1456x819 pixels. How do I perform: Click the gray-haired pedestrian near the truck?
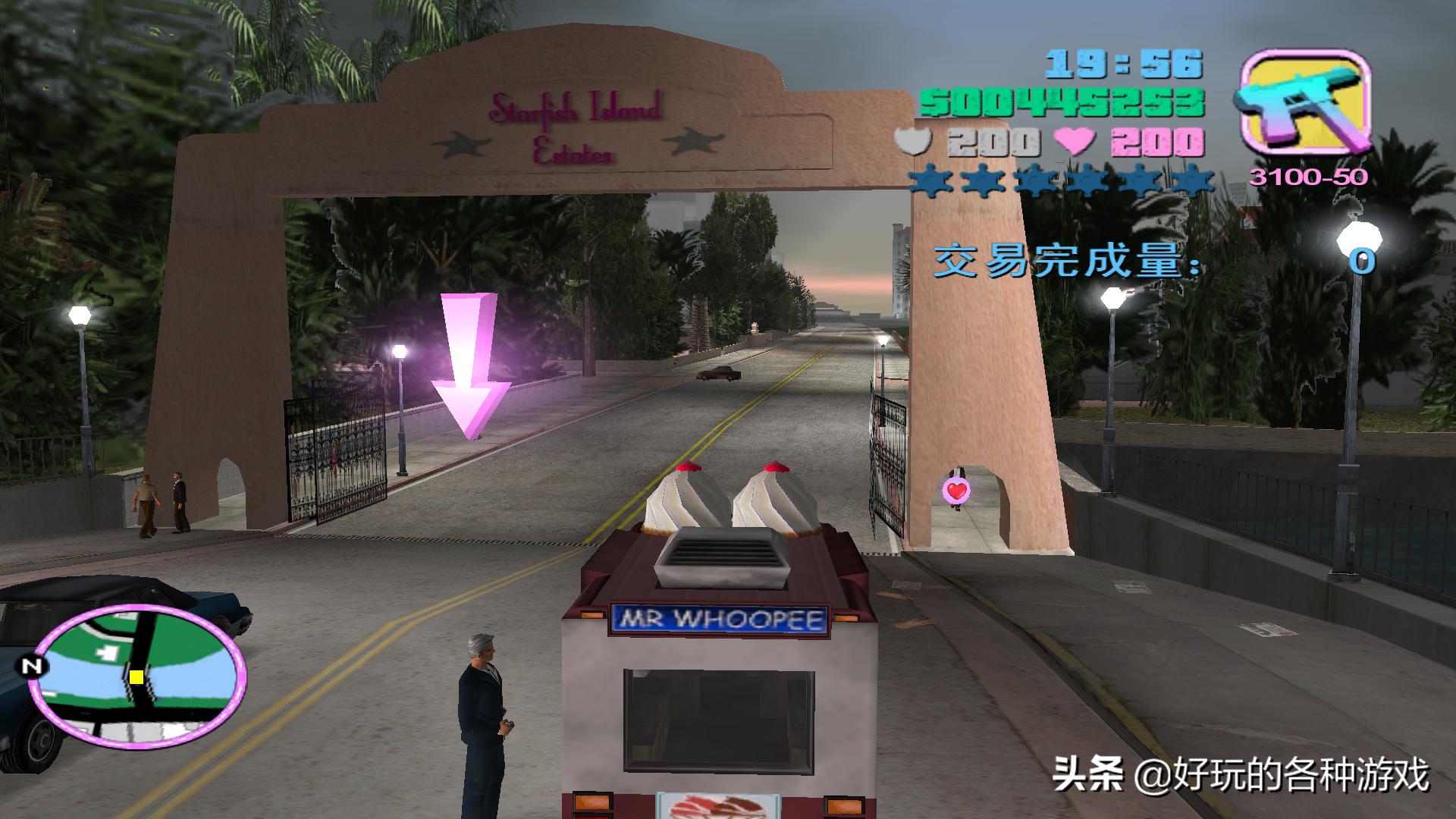[485, 705]
